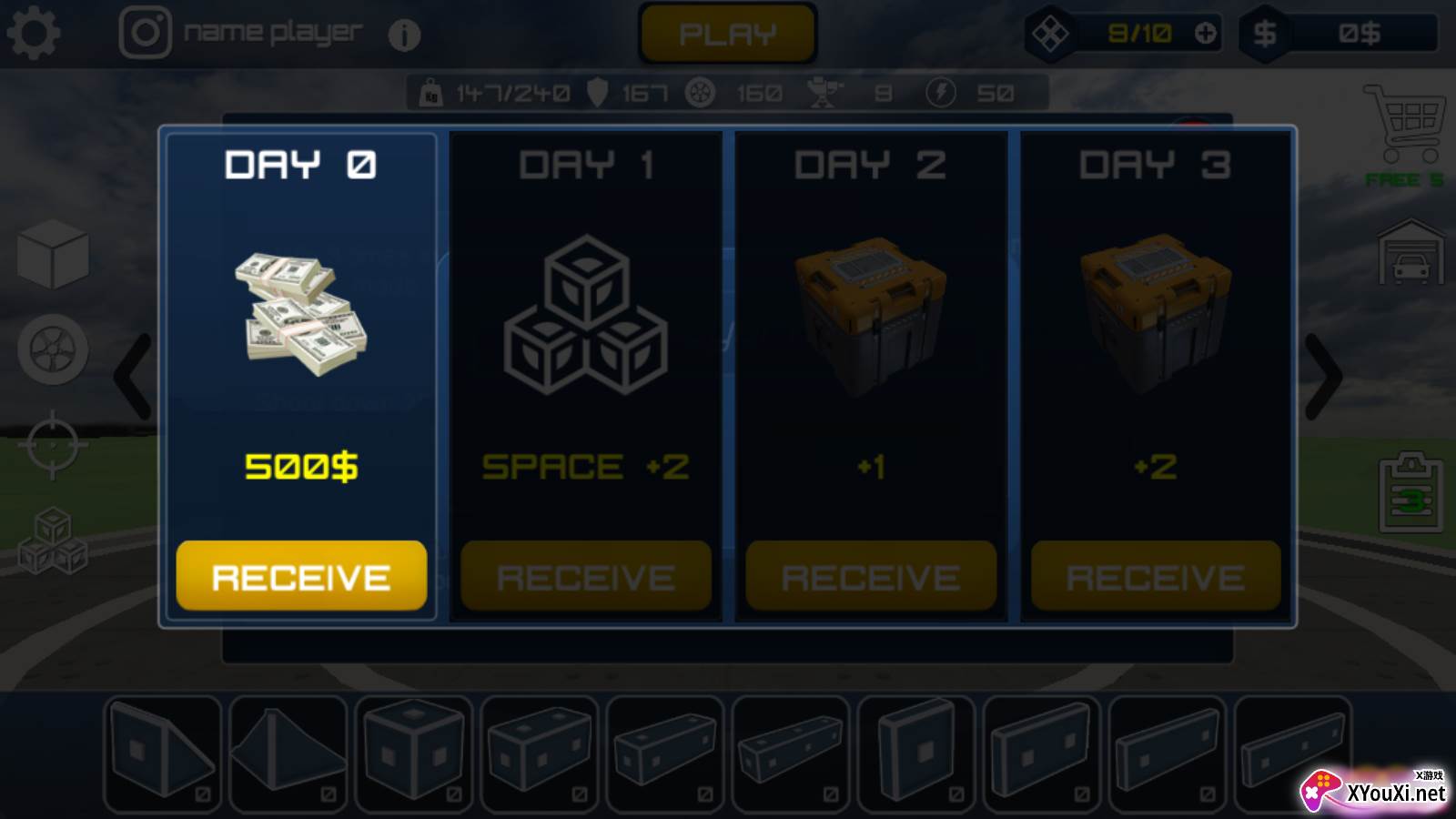Open the dollar money balance icon

(1265, 34)
